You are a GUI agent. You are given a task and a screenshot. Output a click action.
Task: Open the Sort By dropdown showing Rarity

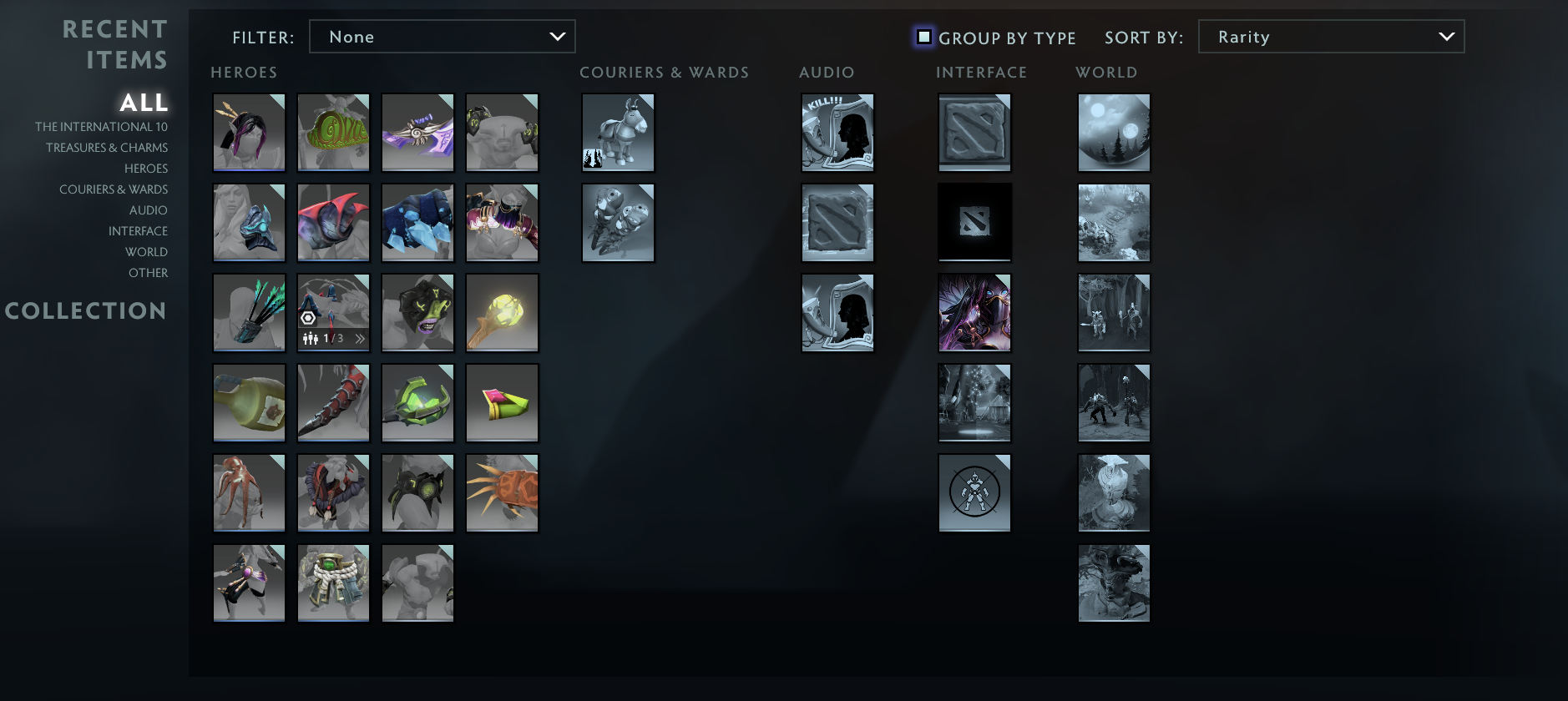pos(1331,36)
